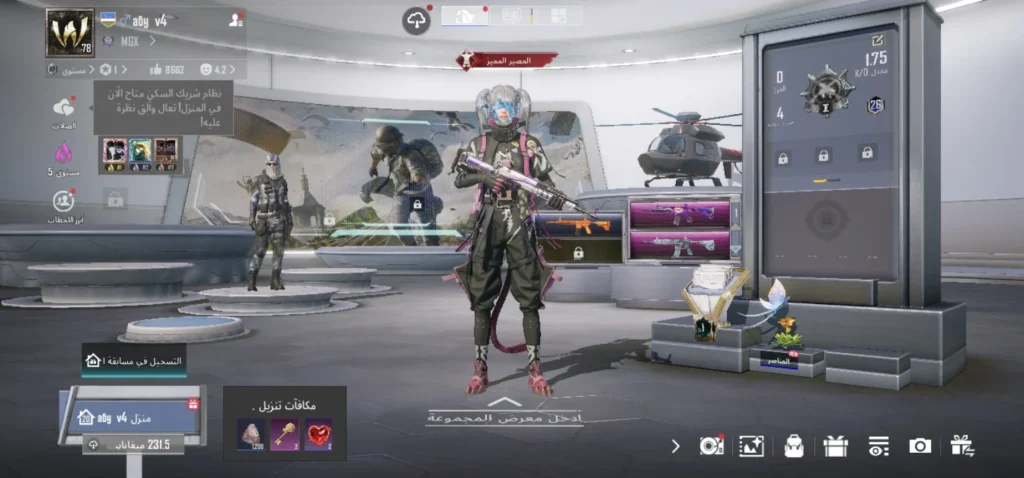Open the friends list icon beside name
The height and width of the screenshot is (478, 1024).
[235, 20]
